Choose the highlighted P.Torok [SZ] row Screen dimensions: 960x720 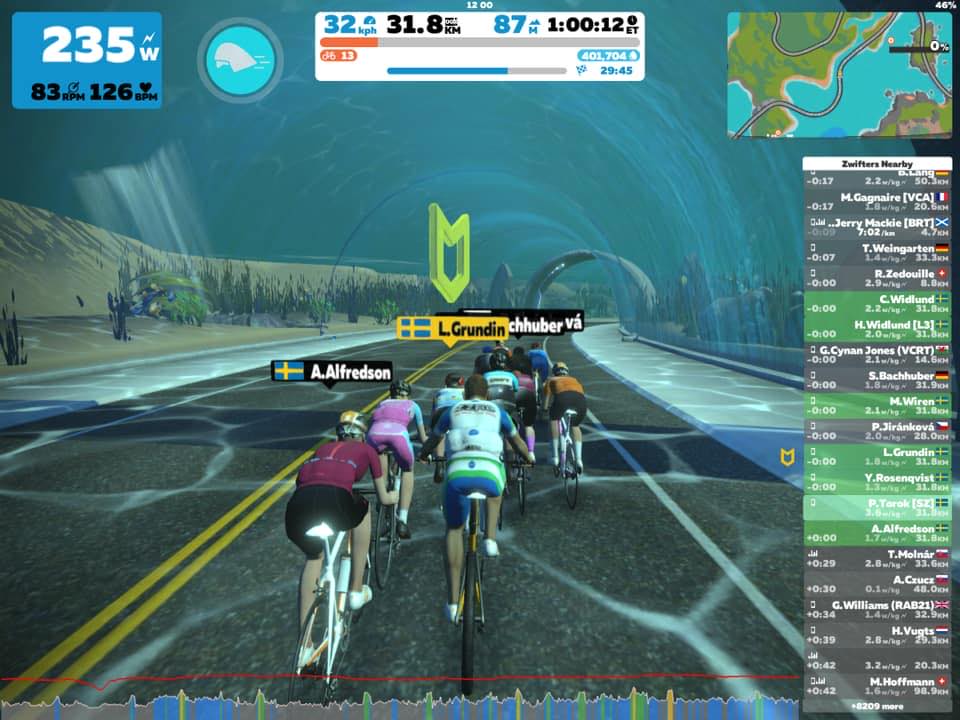pyautogui.click(x=876, y=508)
